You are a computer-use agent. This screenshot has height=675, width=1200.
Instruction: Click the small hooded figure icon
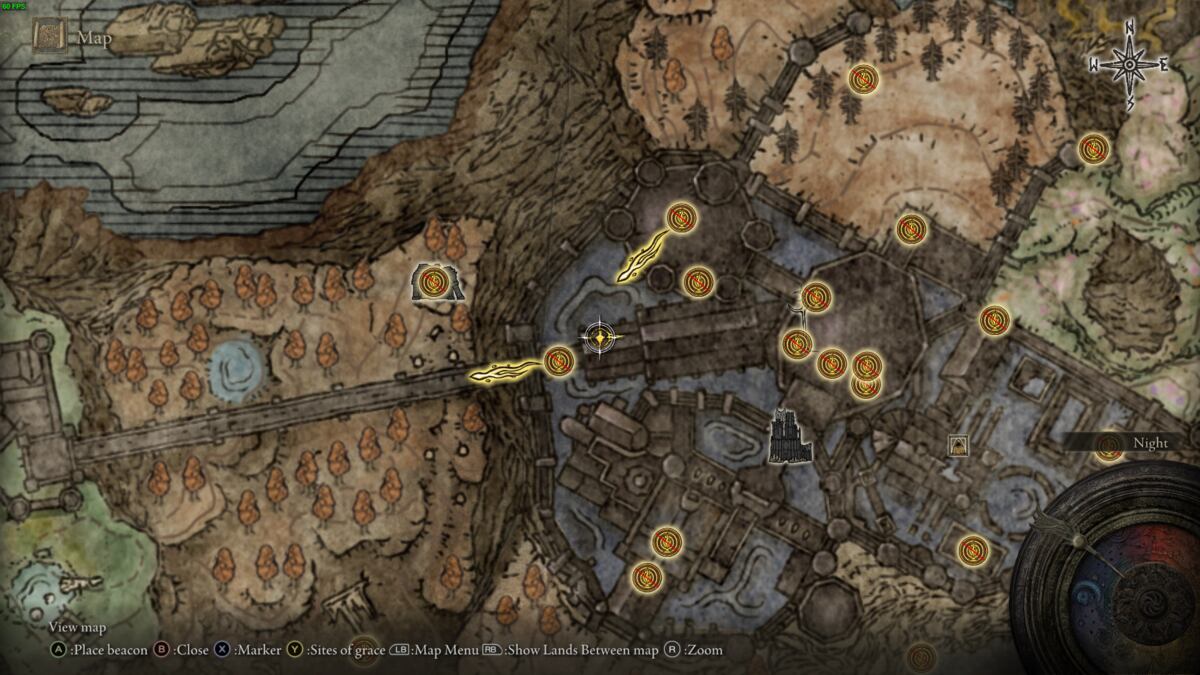958,445
